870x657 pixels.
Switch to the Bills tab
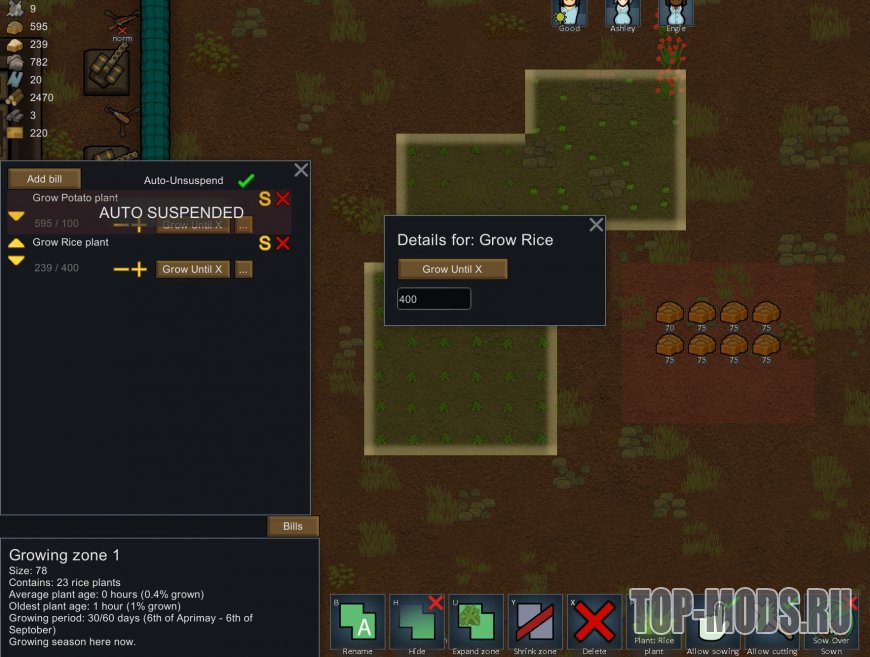[x=292, y=526]
